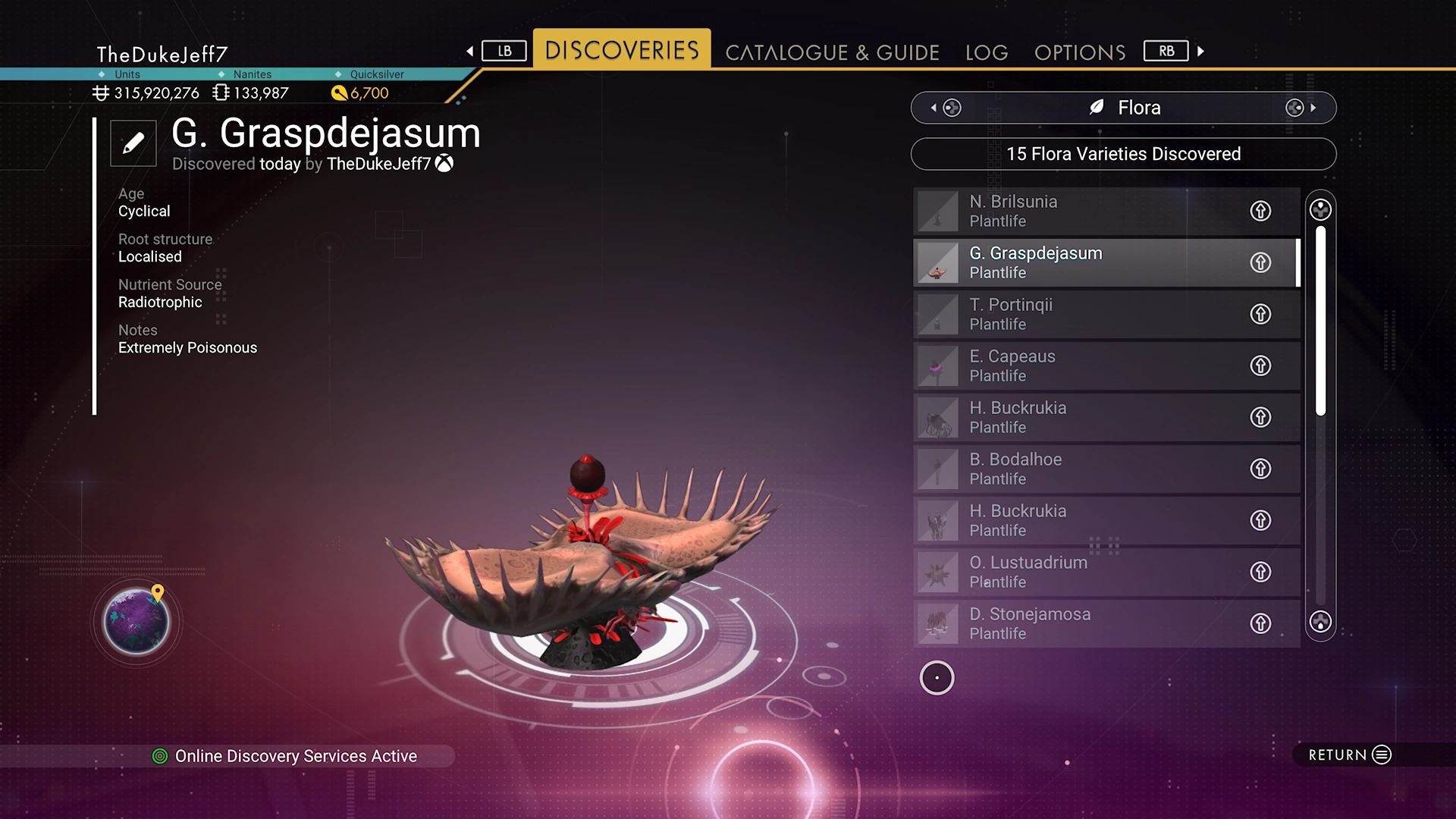Click the flora list scrollbar

[1320, 320]
